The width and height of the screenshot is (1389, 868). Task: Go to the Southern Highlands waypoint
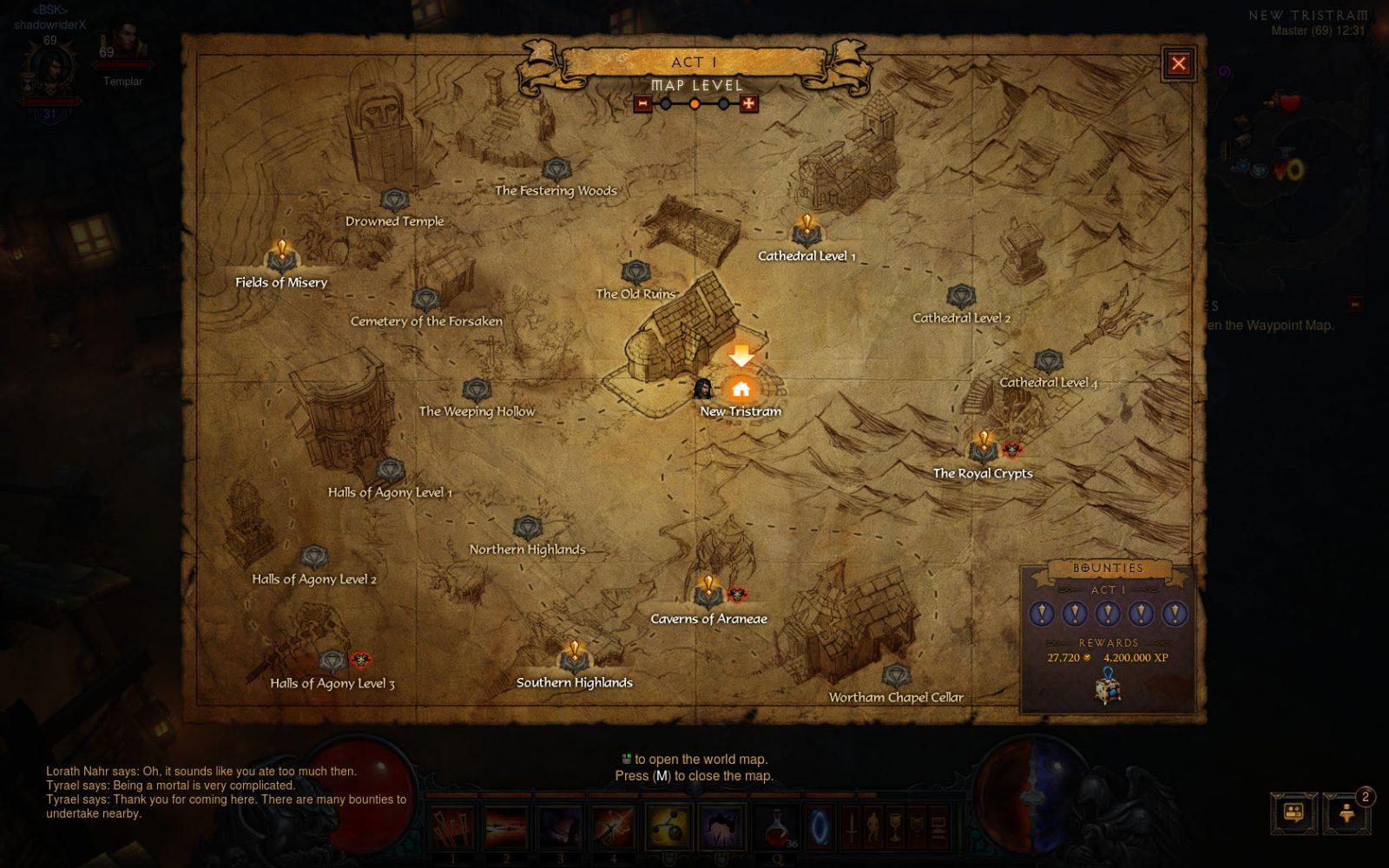pyautogui.click(x=574, y=660)
